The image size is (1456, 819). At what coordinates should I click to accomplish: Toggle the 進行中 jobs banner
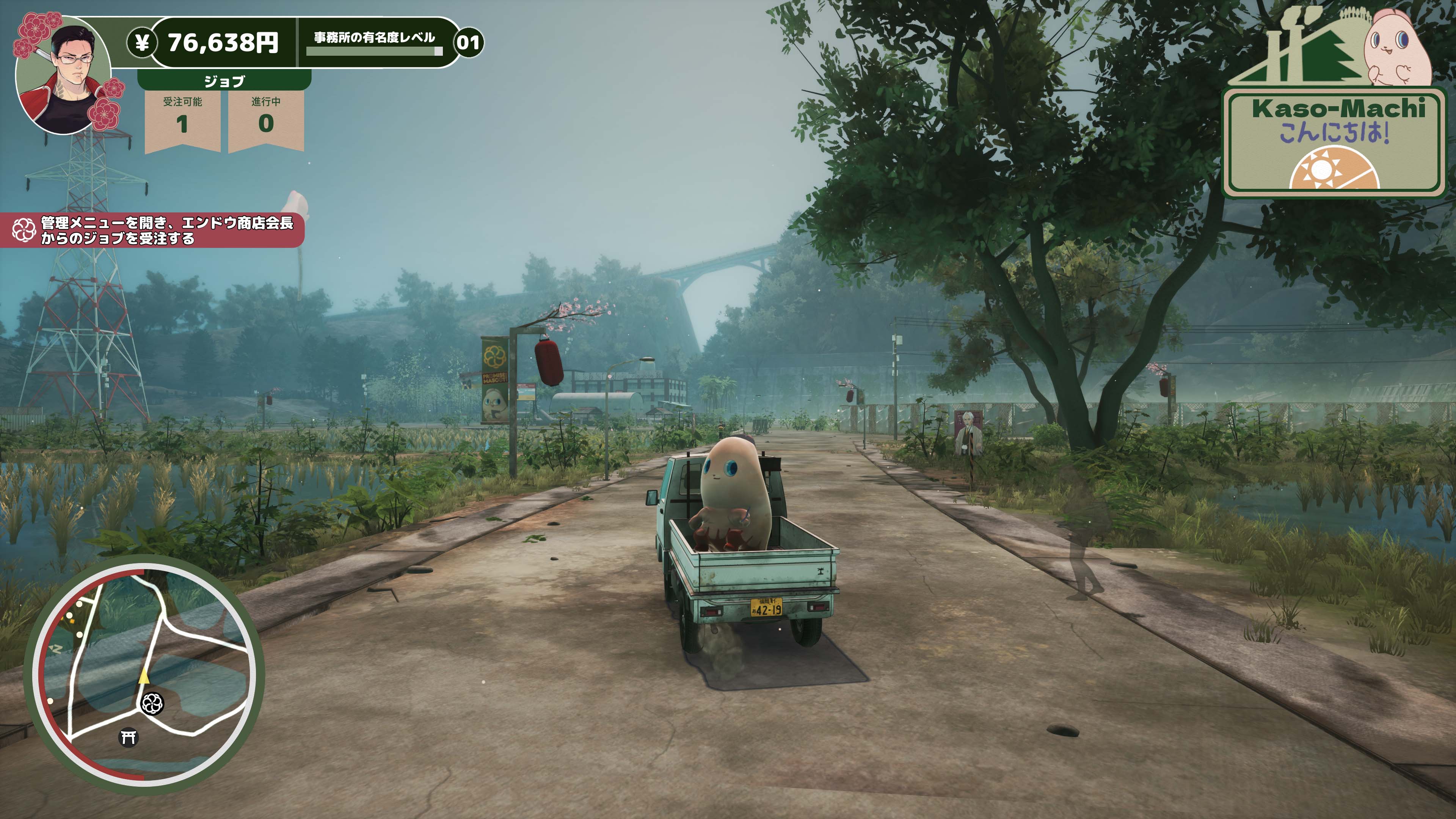point(266,116)
